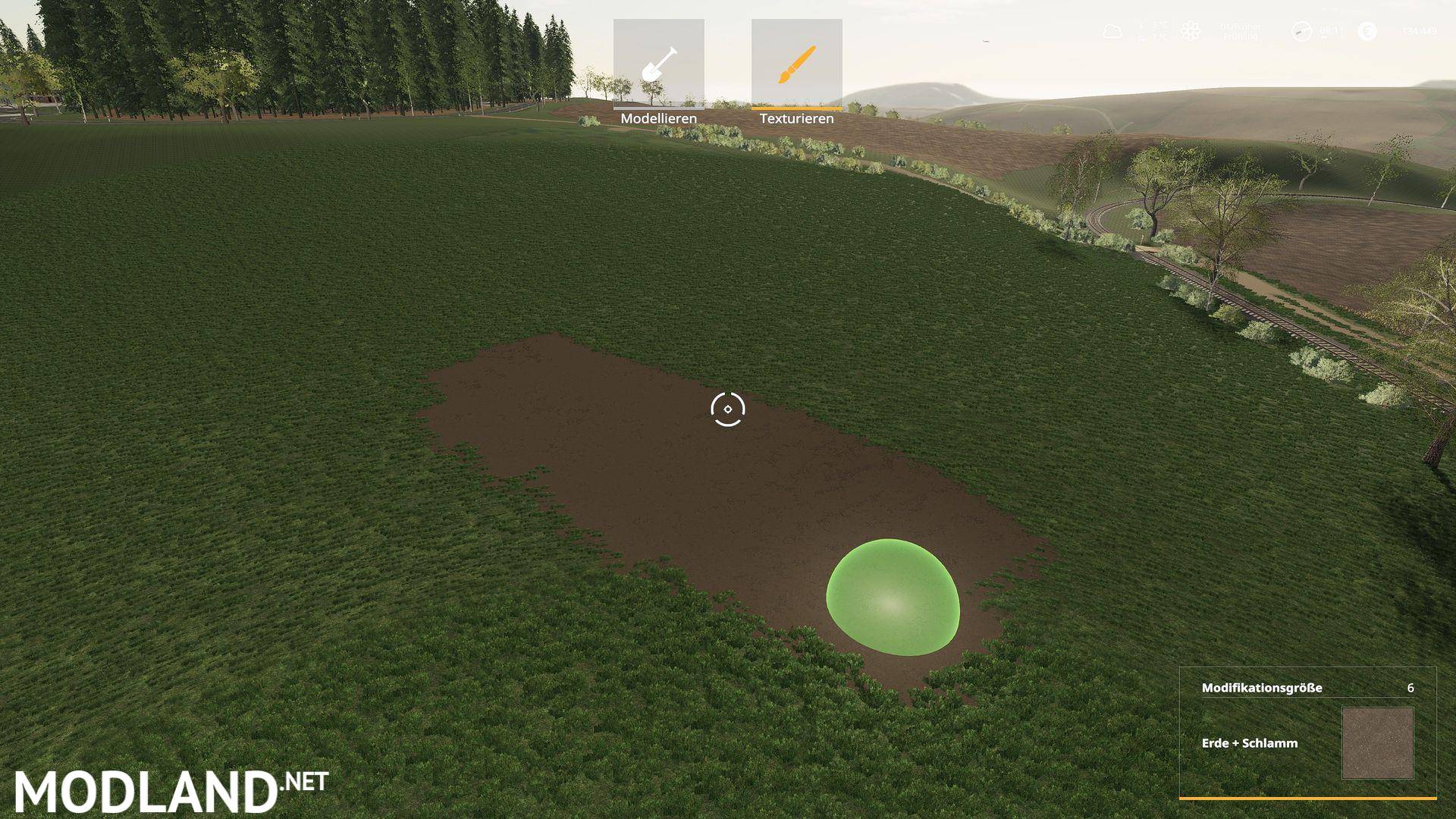Click the weather cloud icon

(x=1112, y=31)
